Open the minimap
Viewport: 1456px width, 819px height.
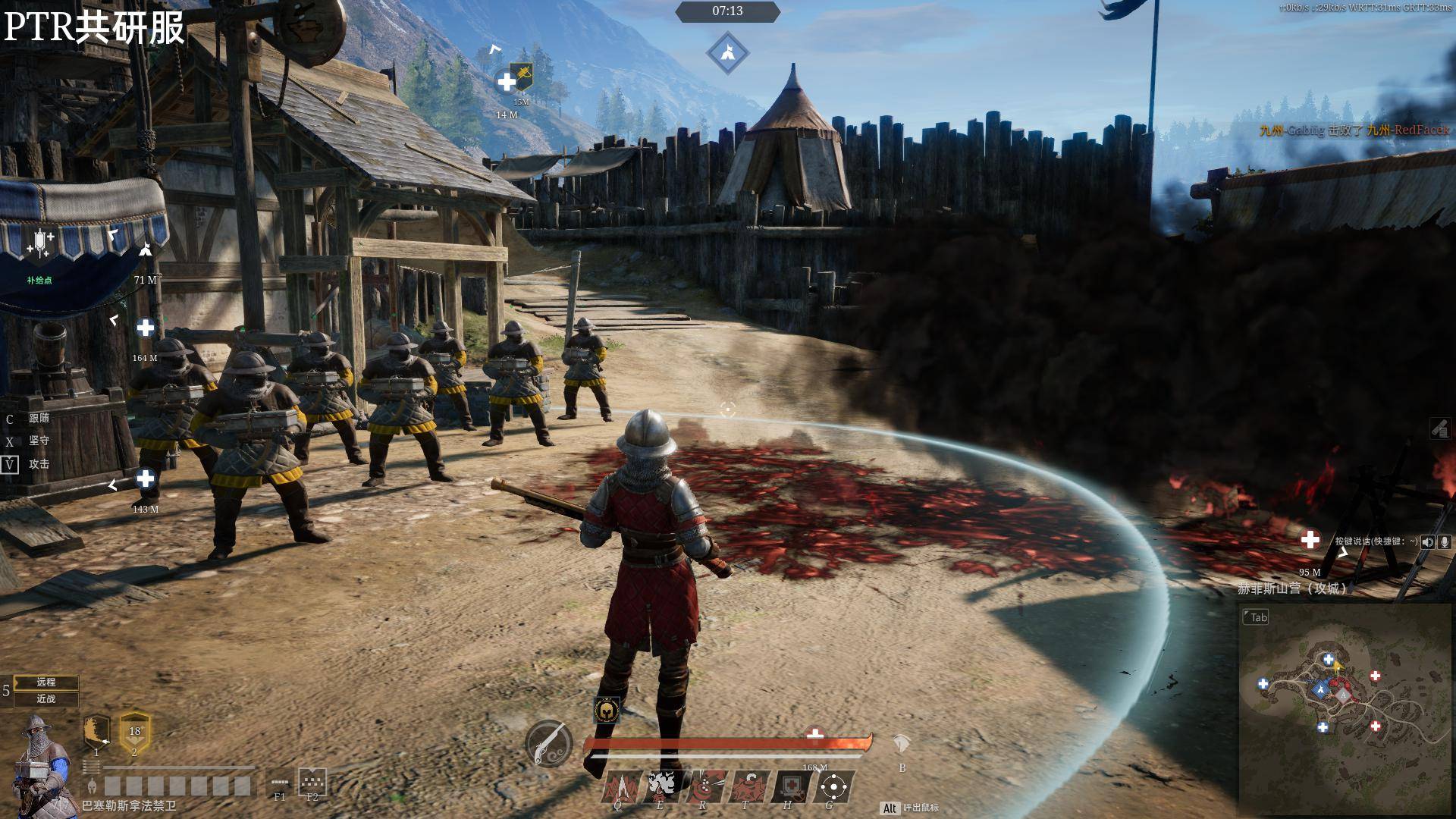tap(1346, 709)
